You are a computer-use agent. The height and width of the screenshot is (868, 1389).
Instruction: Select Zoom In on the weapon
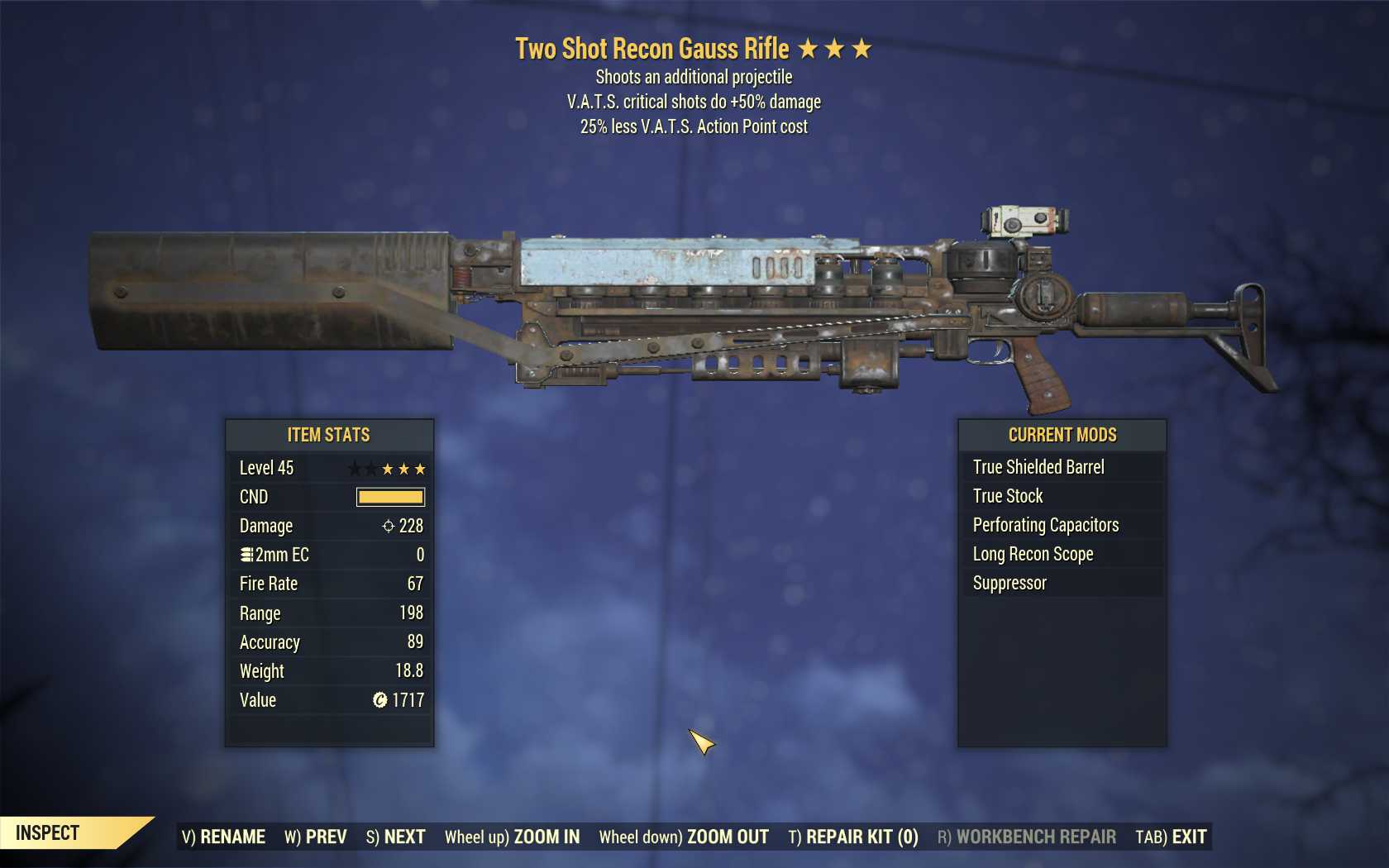tap(512, 837)
